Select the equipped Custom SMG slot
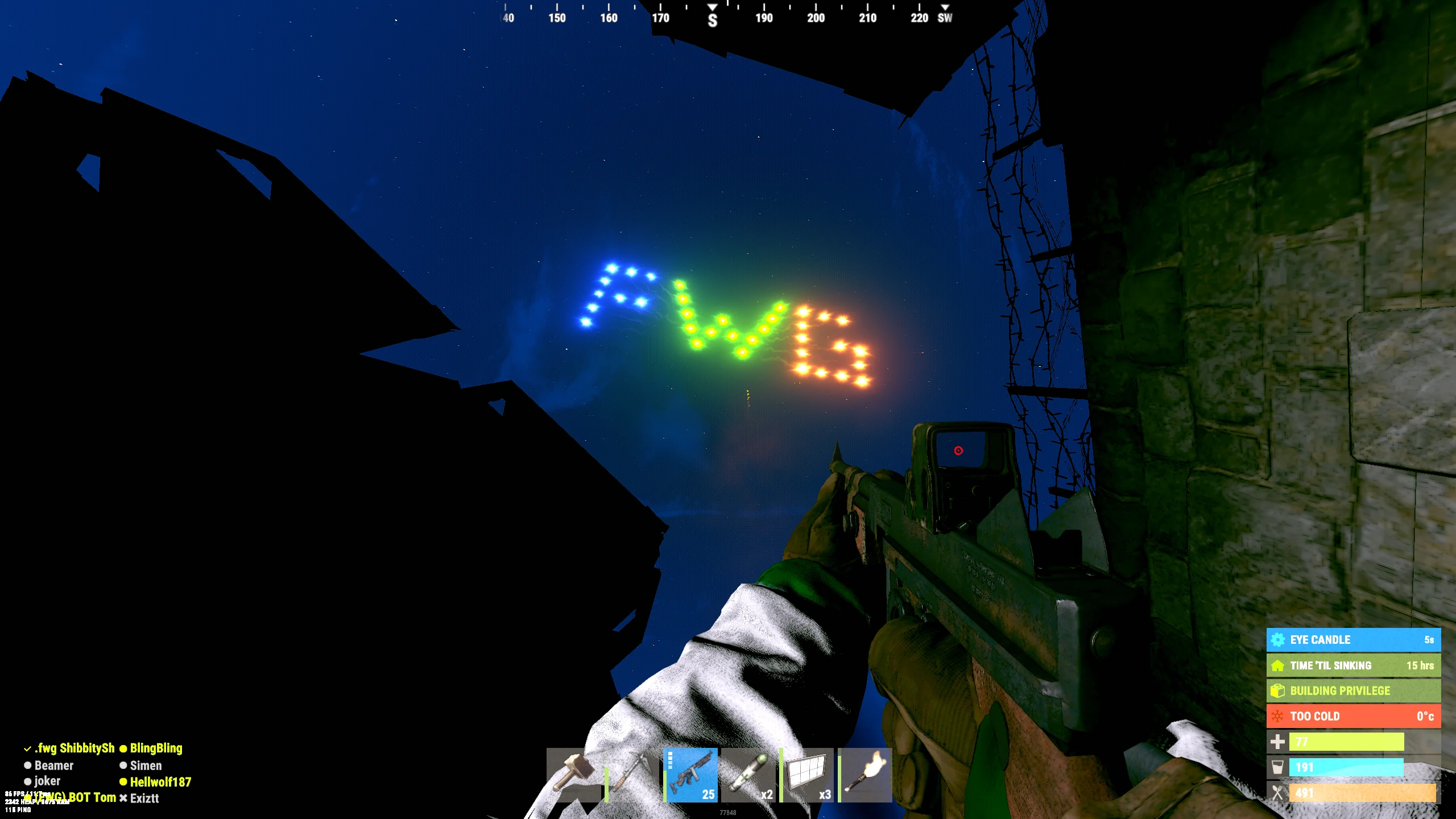The height and width of the screenshot is (819, 1456). [x=691, y=776]
